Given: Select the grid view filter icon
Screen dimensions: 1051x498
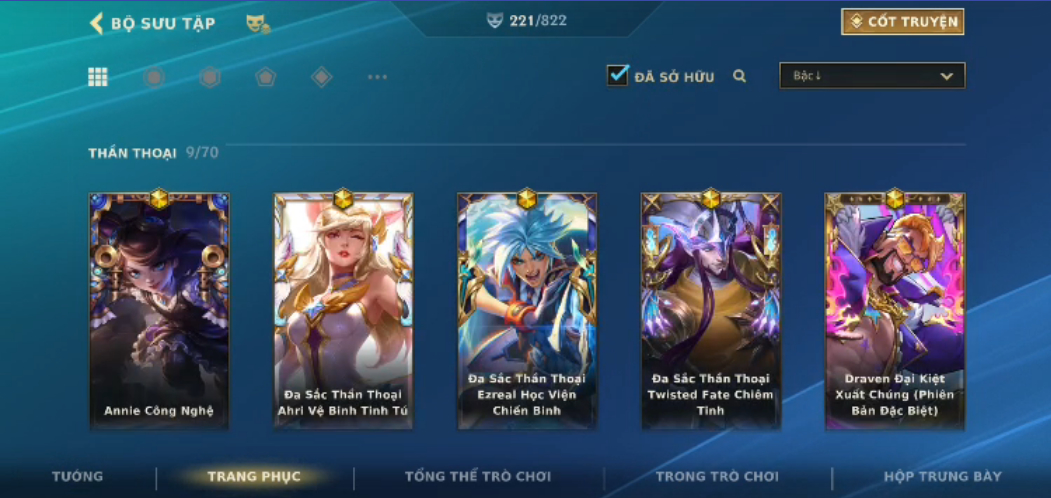Looking at the screenshot, I should point(98,77).
